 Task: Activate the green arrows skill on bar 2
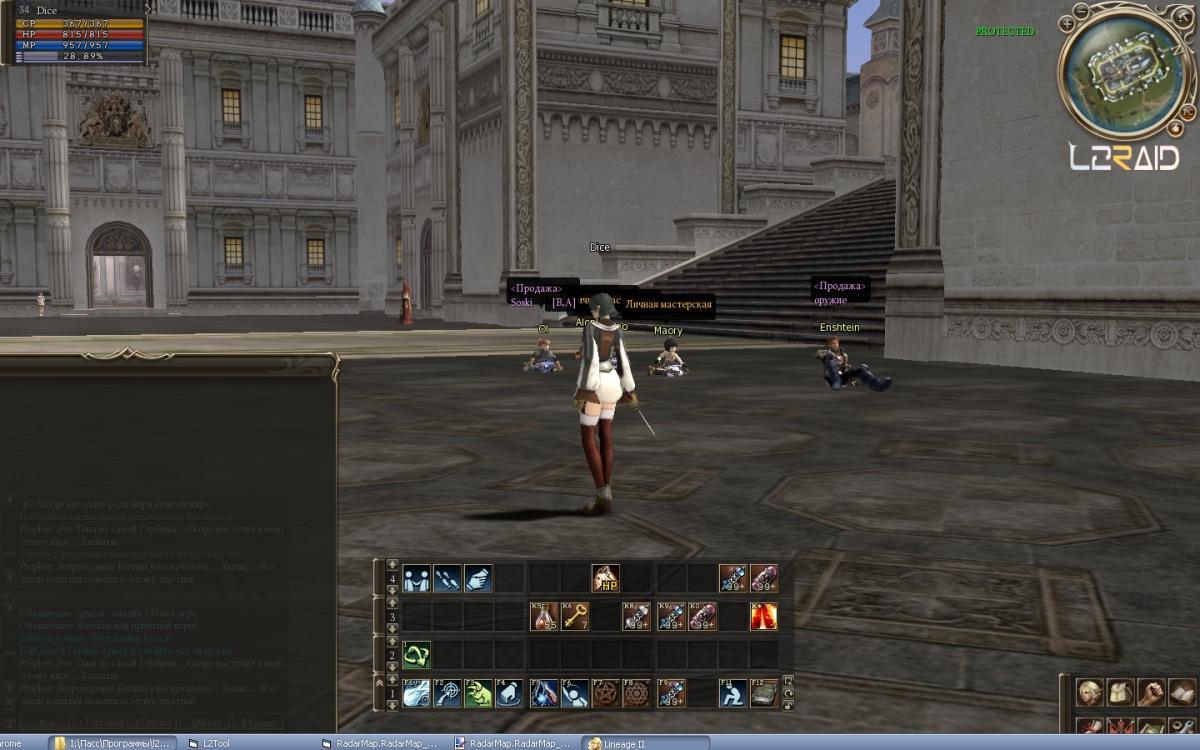tap(417, 655)
